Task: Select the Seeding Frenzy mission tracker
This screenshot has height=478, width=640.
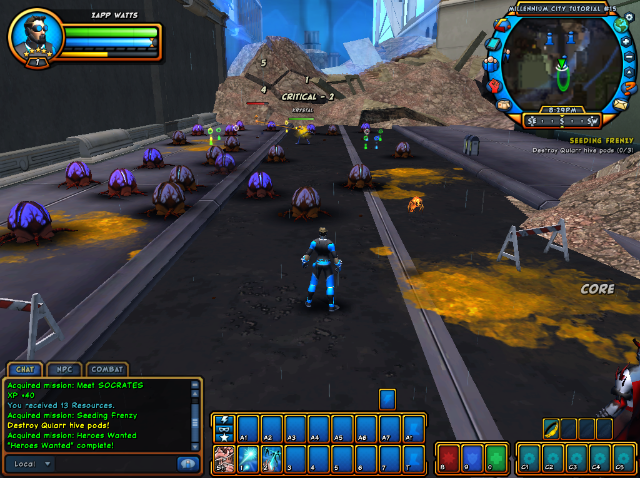Action: 596,141
